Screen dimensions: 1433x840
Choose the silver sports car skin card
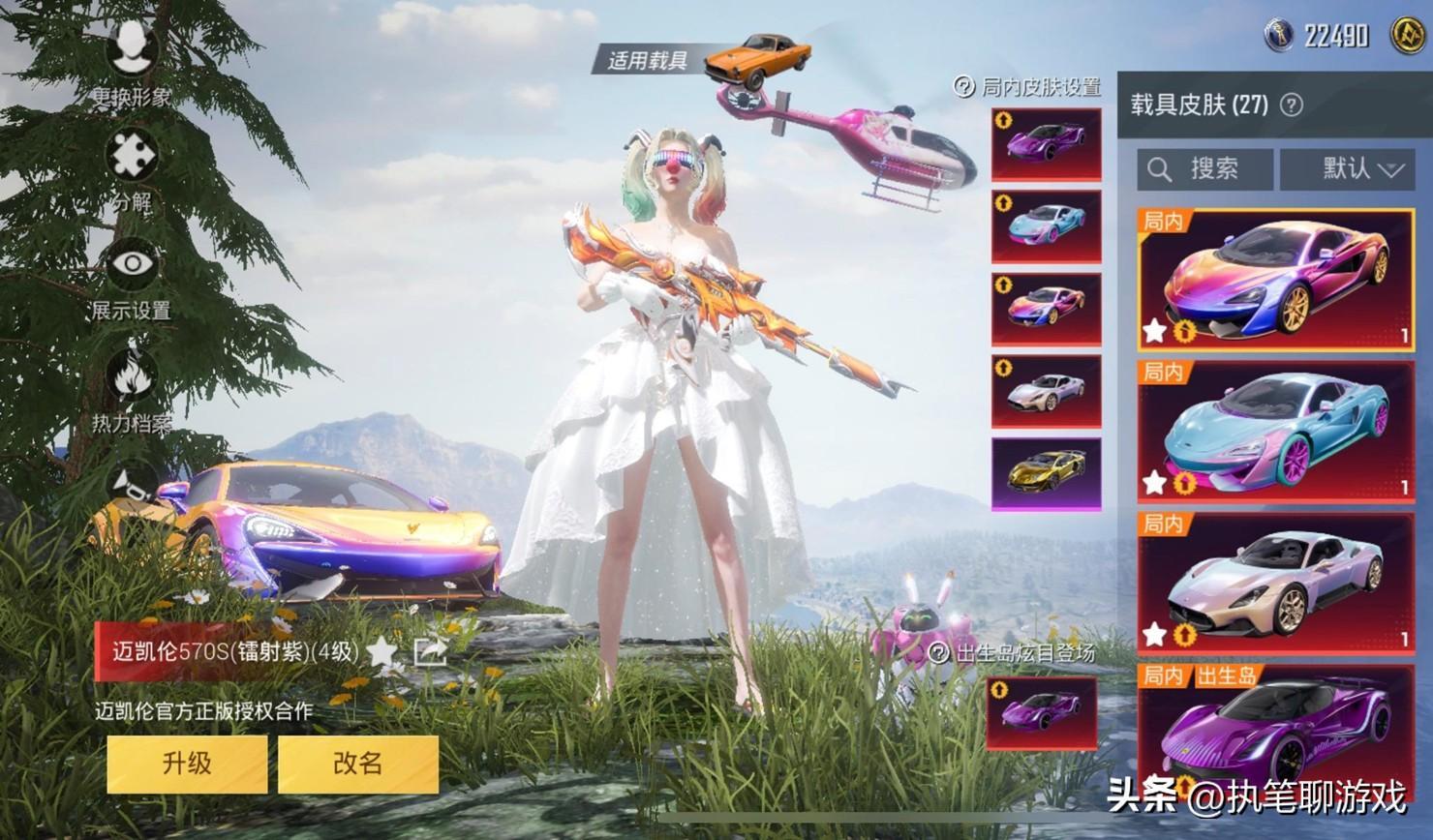(1275, 583)
